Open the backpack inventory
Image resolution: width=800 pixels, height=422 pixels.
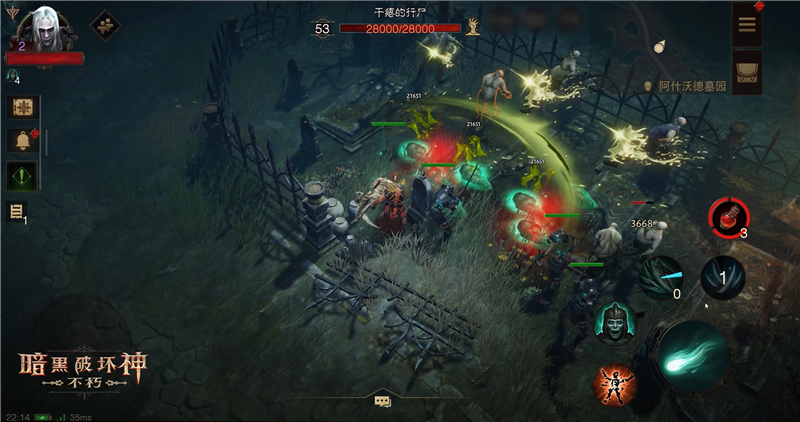coord(747,68)
